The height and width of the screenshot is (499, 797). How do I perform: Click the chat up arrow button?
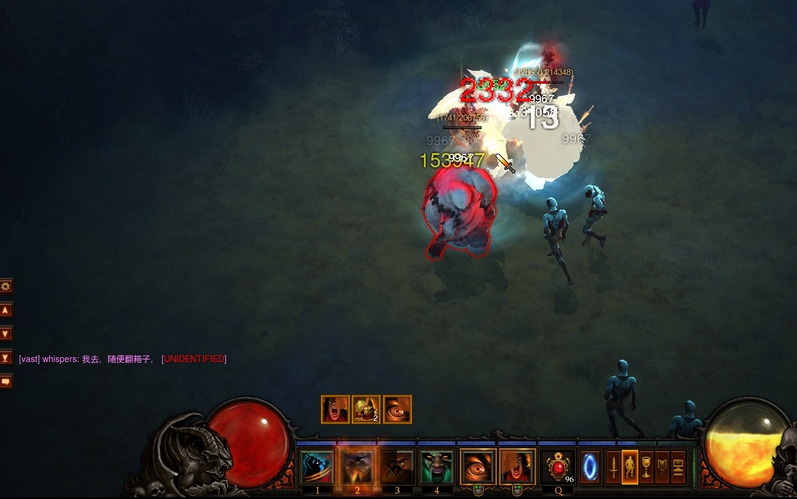click(x=6, y=310)
